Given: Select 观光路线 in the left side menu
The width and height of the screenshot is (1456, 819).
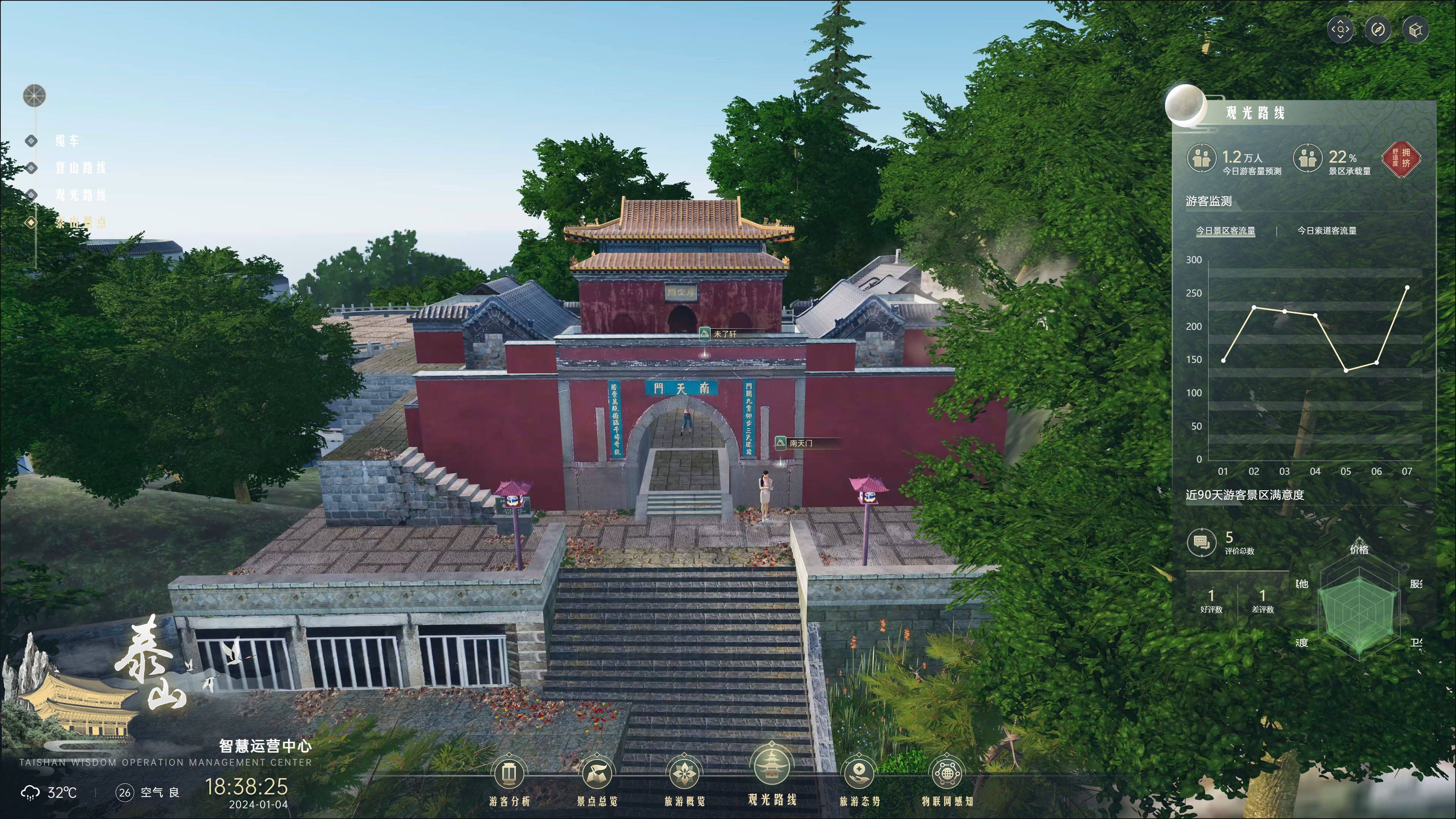Looking at the screenshot, I should [x=80, y=195].
